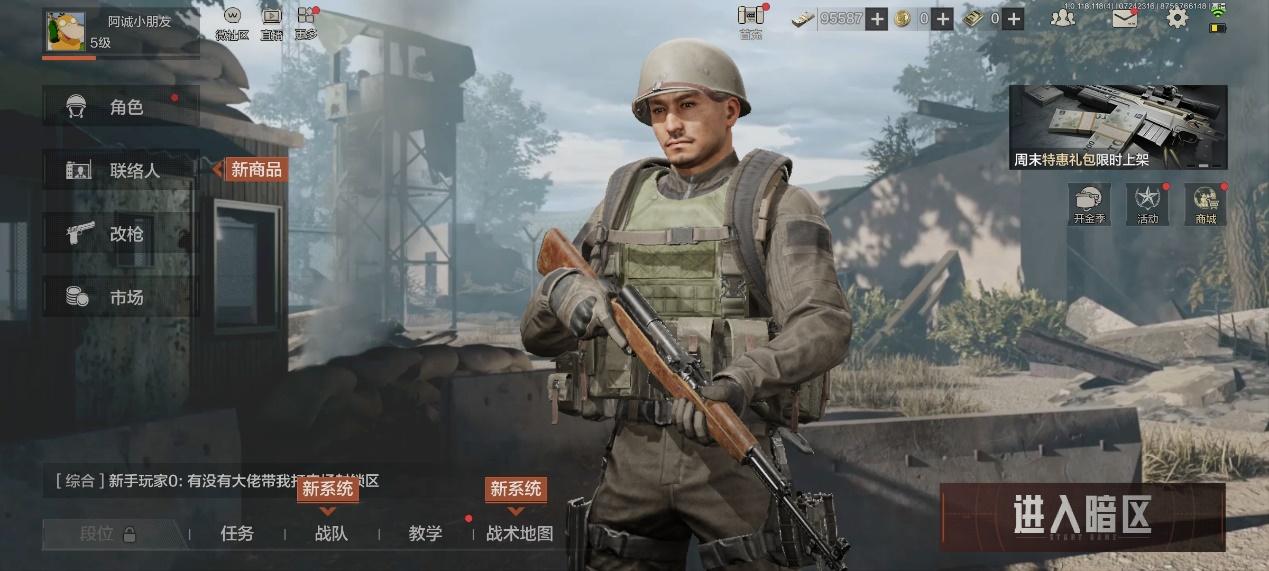1269x571 pixels.
Task: Switch to the 任务 missions tab
Action: tap(237, 533)
